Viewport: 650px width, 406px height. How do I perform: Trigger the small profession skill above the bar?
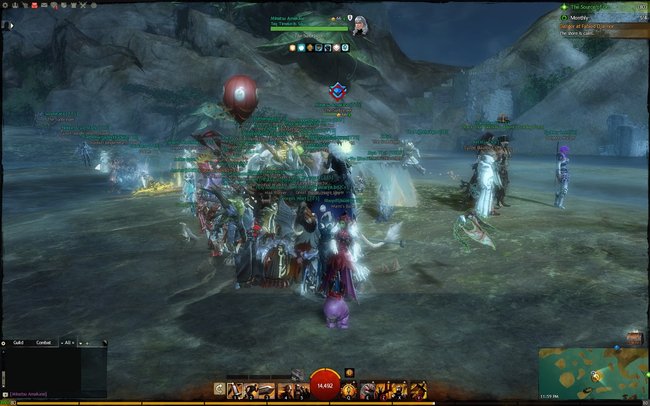(349, 373)
